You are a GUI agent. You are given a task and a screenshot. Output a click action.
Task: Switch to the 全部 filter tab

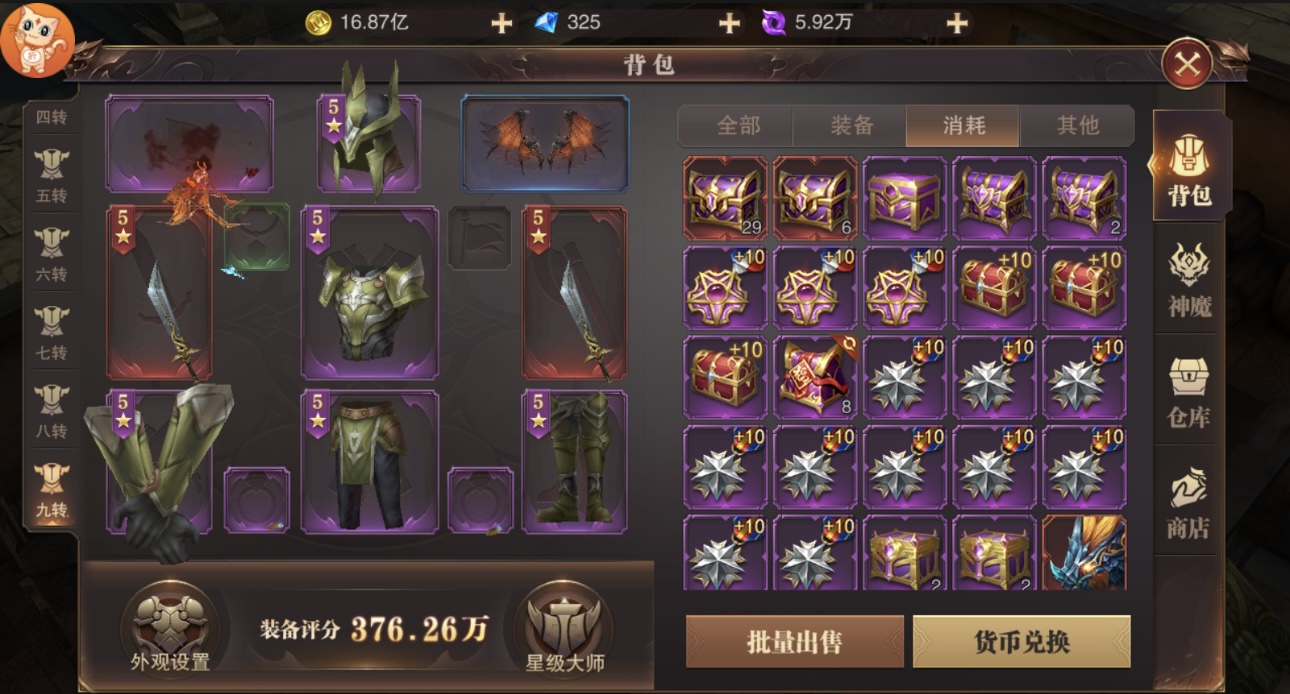click(738, 126)
